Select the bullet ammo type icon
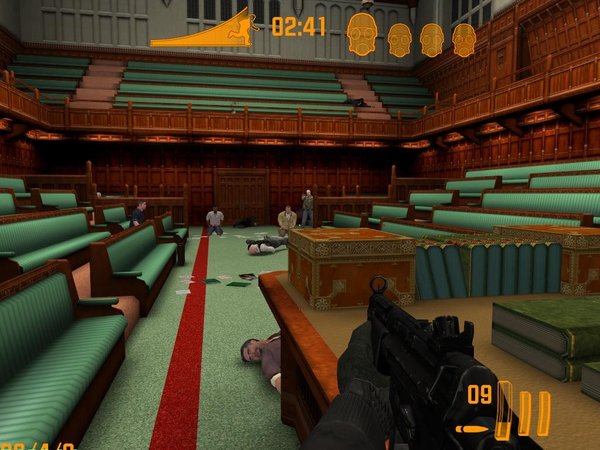600x450 pixels. click(472, 429)
